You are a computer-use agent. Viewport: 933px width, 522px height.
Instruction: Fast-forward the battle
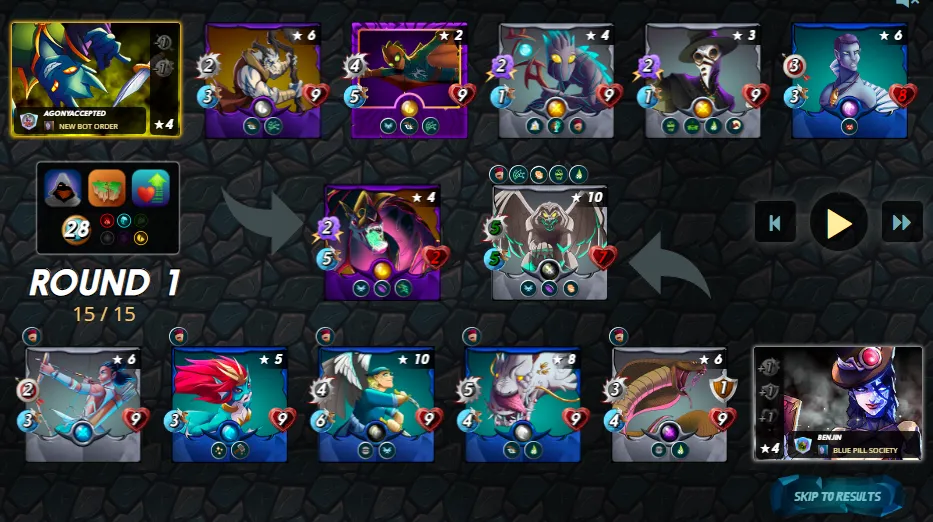902,223
